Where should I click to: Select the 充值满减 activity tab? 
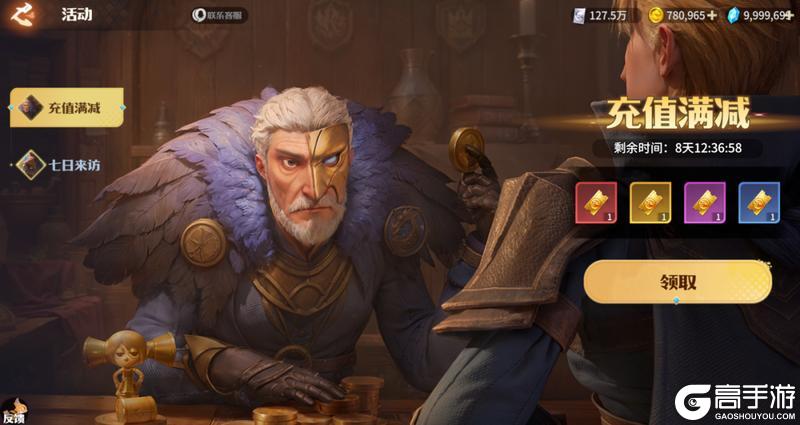pos(66,108)
